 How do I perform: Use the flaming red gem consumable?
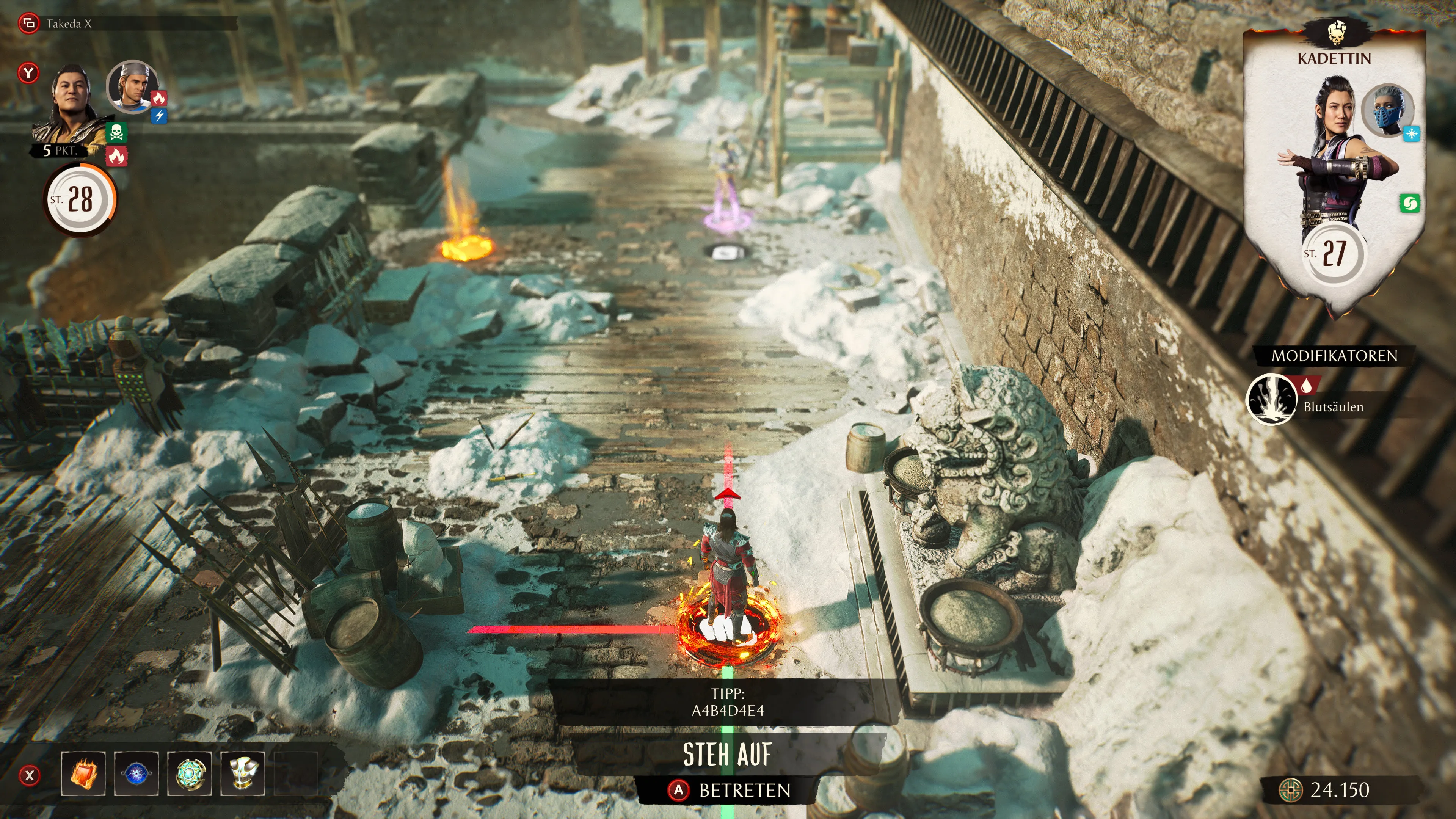coord(83,773)
